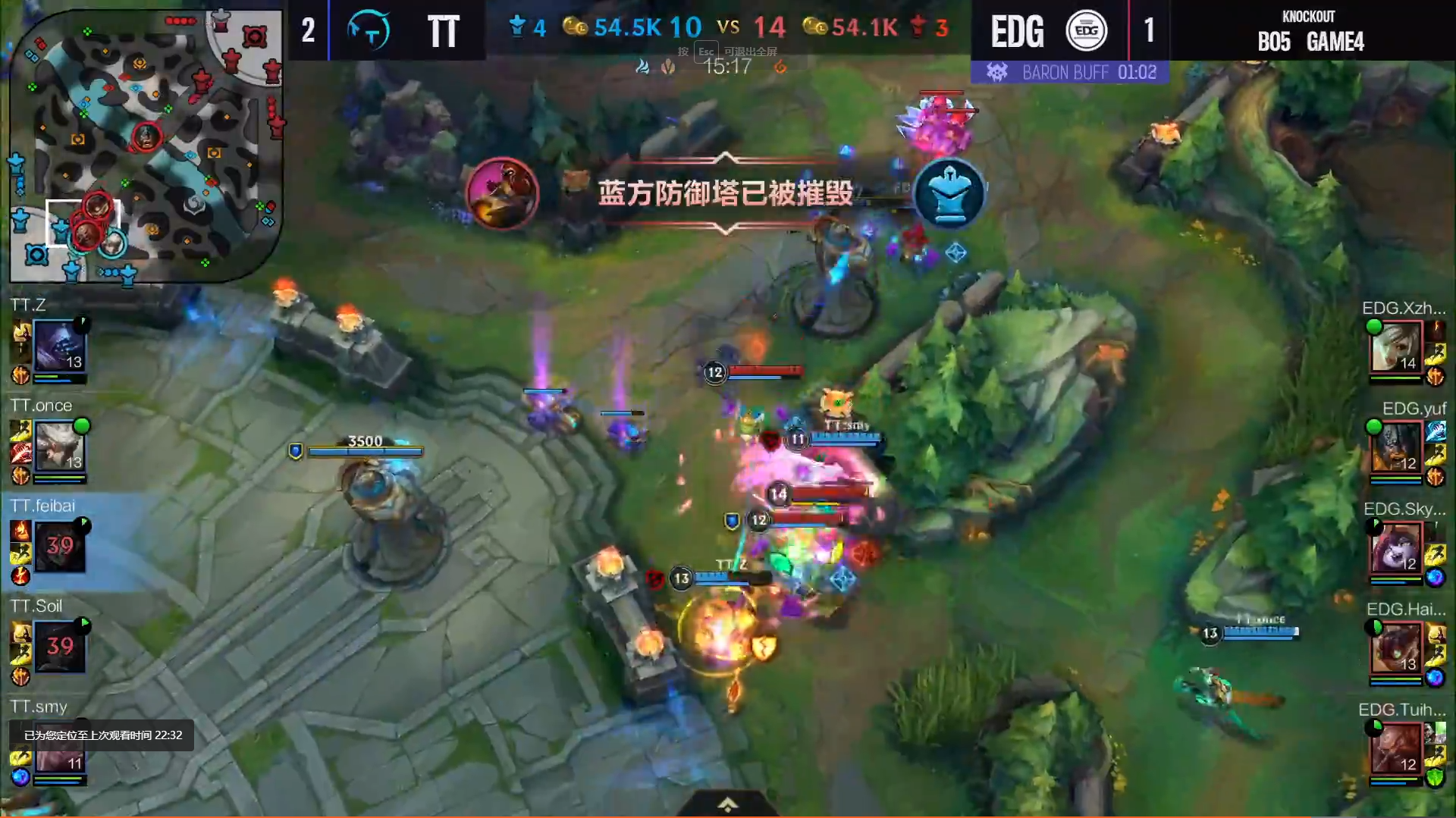
Task: Select EDG.Xzh champion portrait
Action: click(x=1395, y=346)
